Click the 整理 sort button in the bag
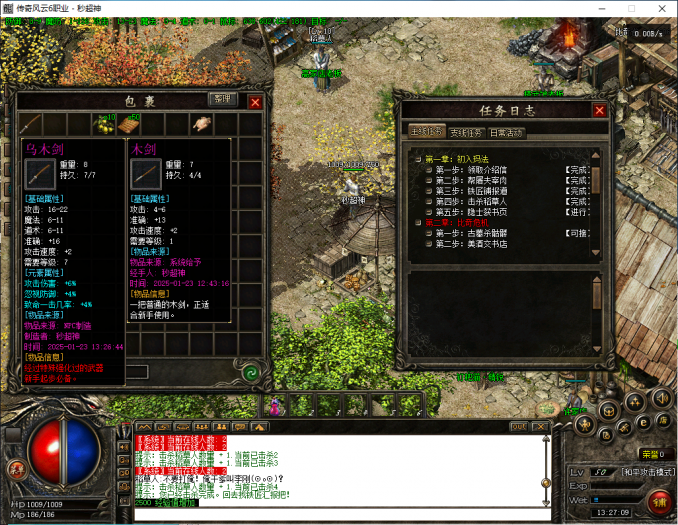The width and height of the screenshot is (678, 525). coord(221,100)
